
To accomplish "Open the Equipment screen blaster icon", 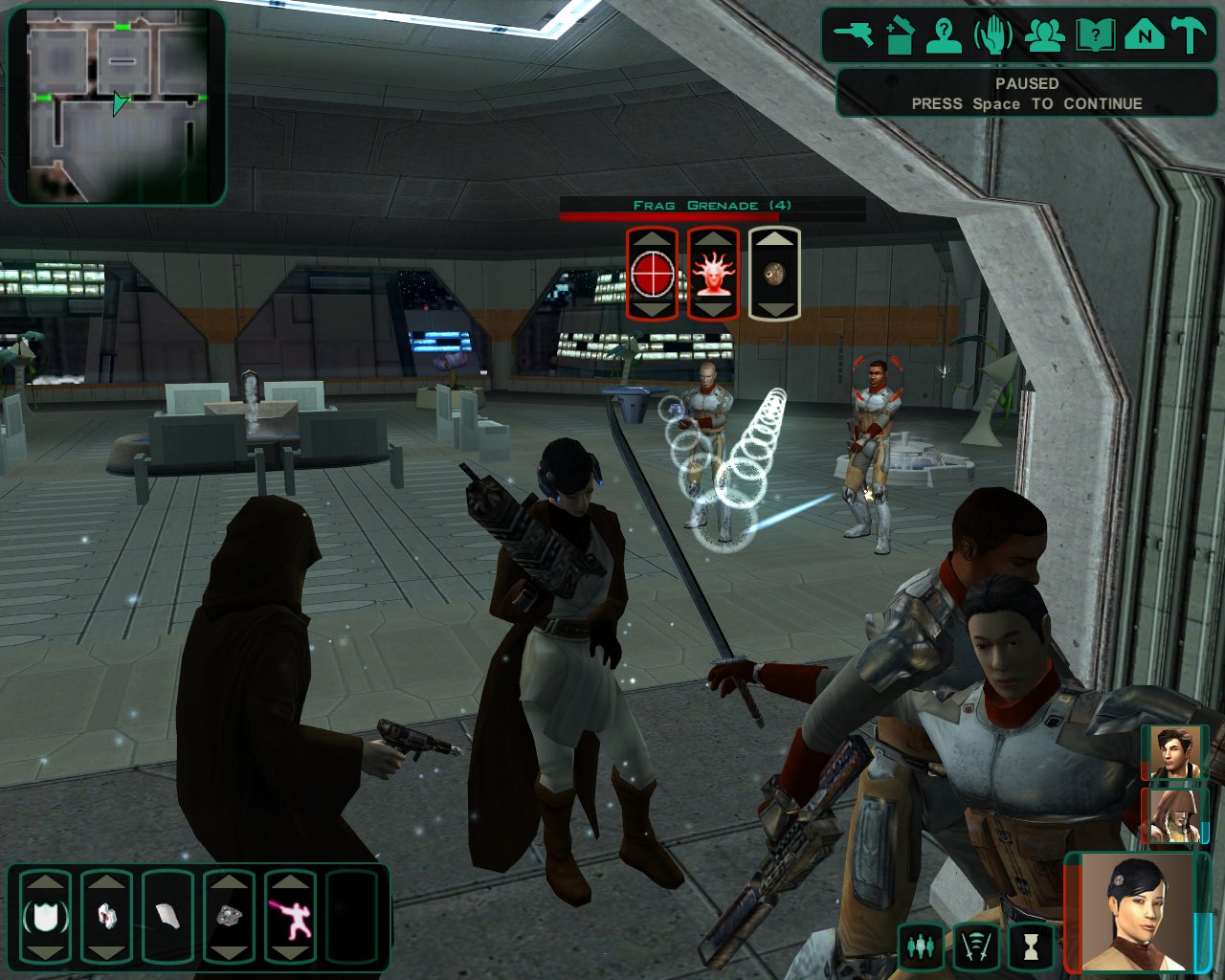I will tap(853, 35).
